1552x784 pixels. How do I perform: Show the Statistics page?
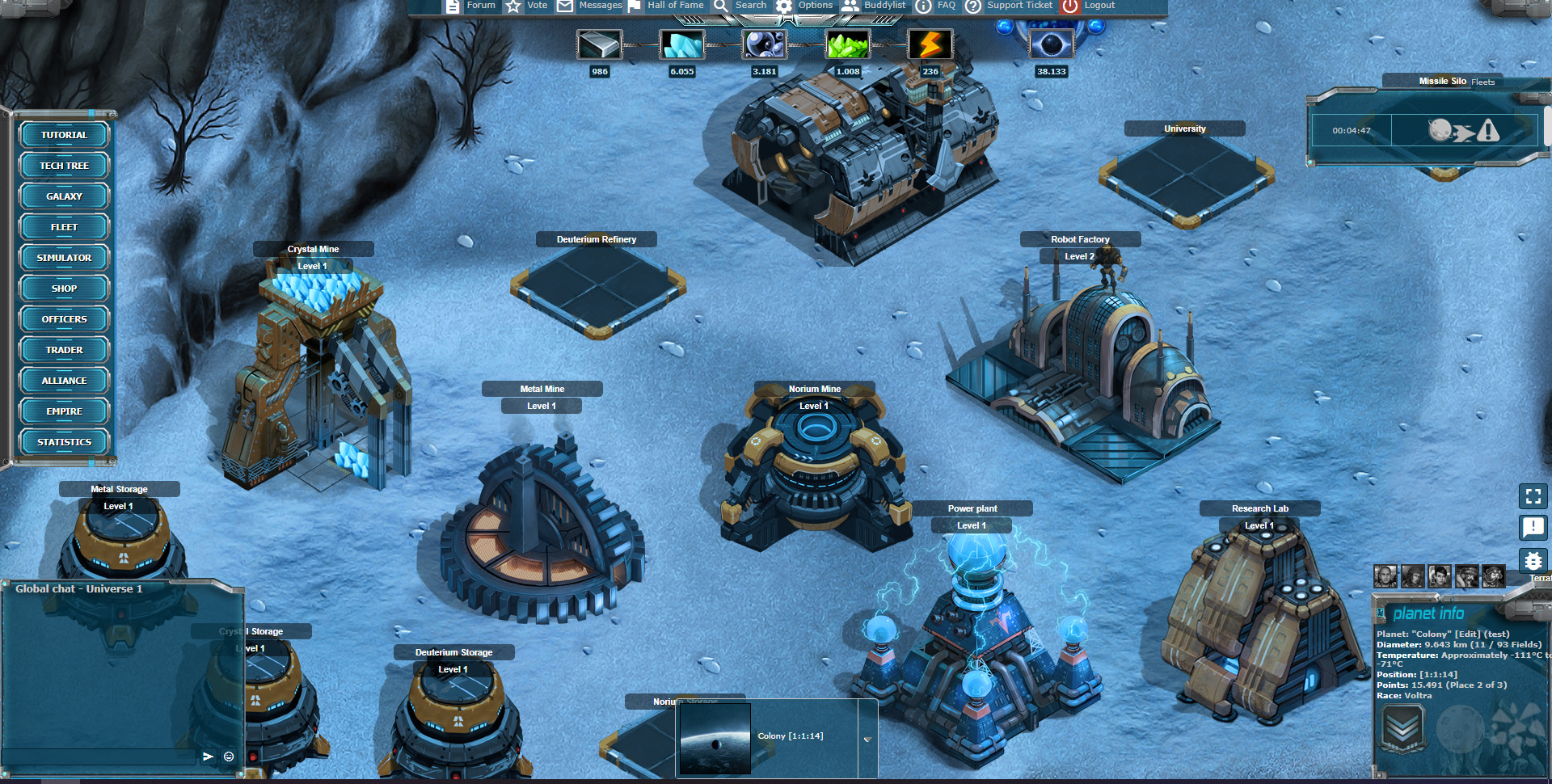click(64, 442)
